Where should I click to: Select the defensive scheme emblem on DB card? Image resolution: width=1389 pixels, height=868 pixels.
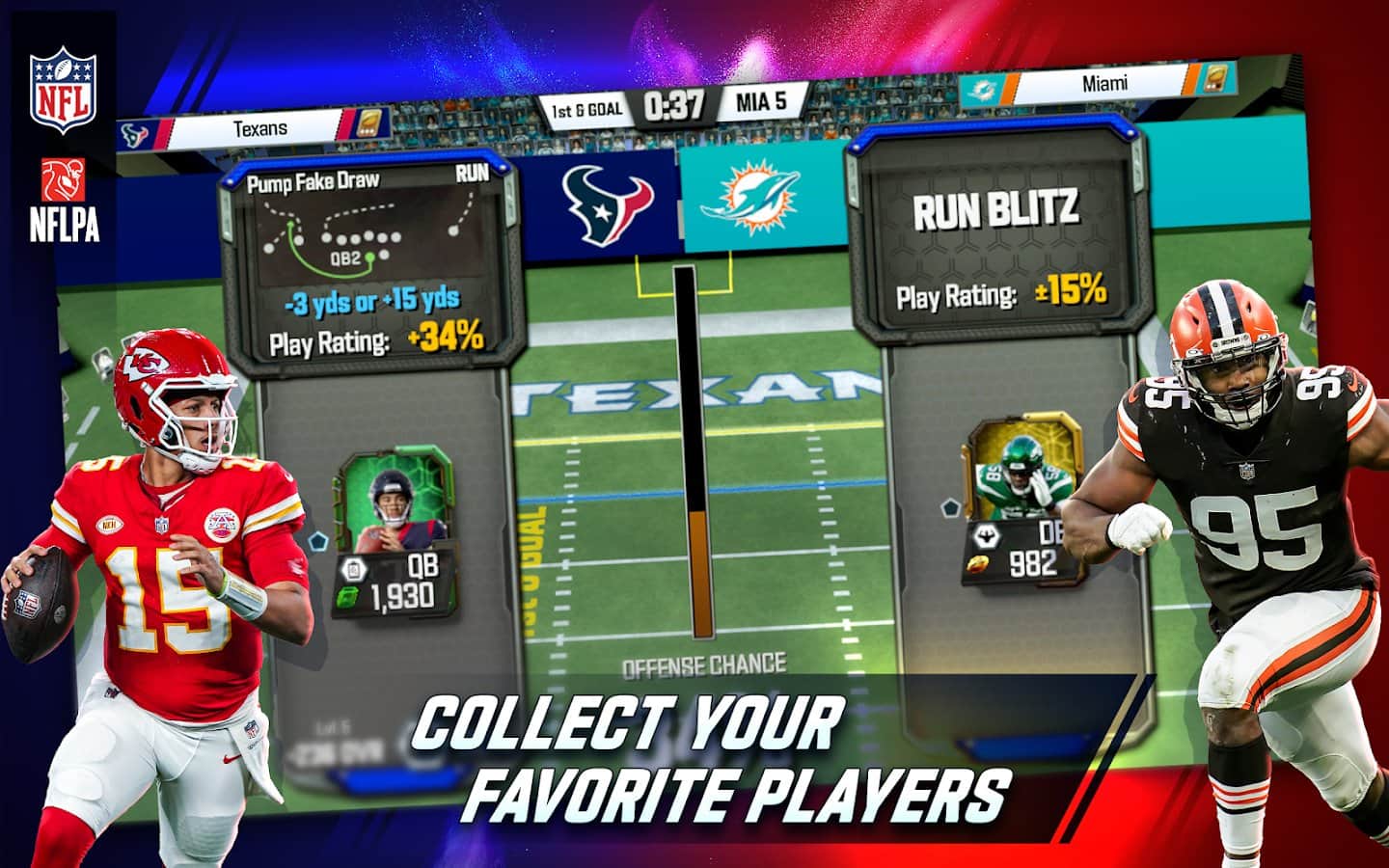pos(986,535)
